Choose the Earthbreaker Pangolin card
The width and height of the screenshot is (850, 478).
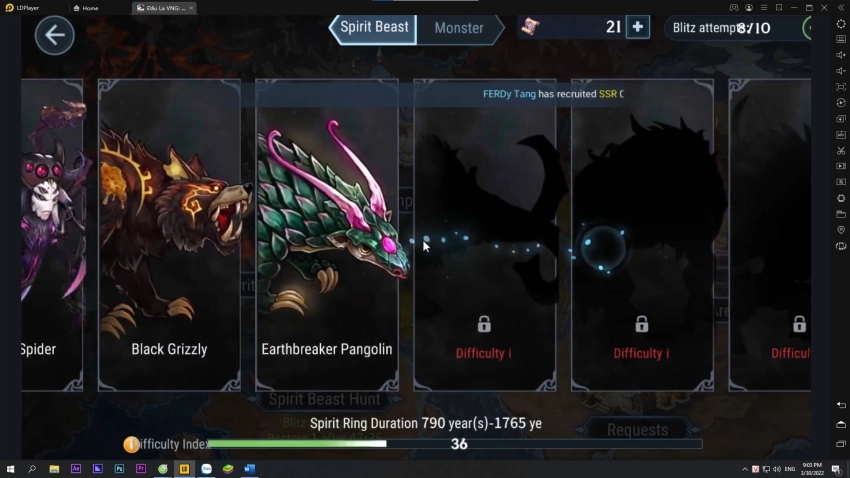tap(327, 234)
